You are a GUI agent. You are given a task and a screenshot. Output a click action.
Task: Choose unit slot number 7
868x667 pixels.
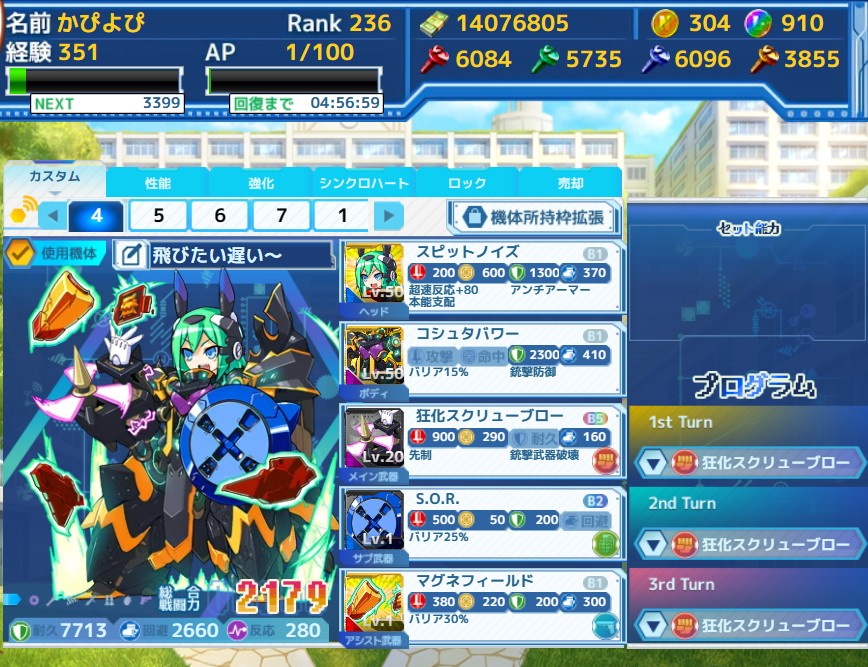281,216
